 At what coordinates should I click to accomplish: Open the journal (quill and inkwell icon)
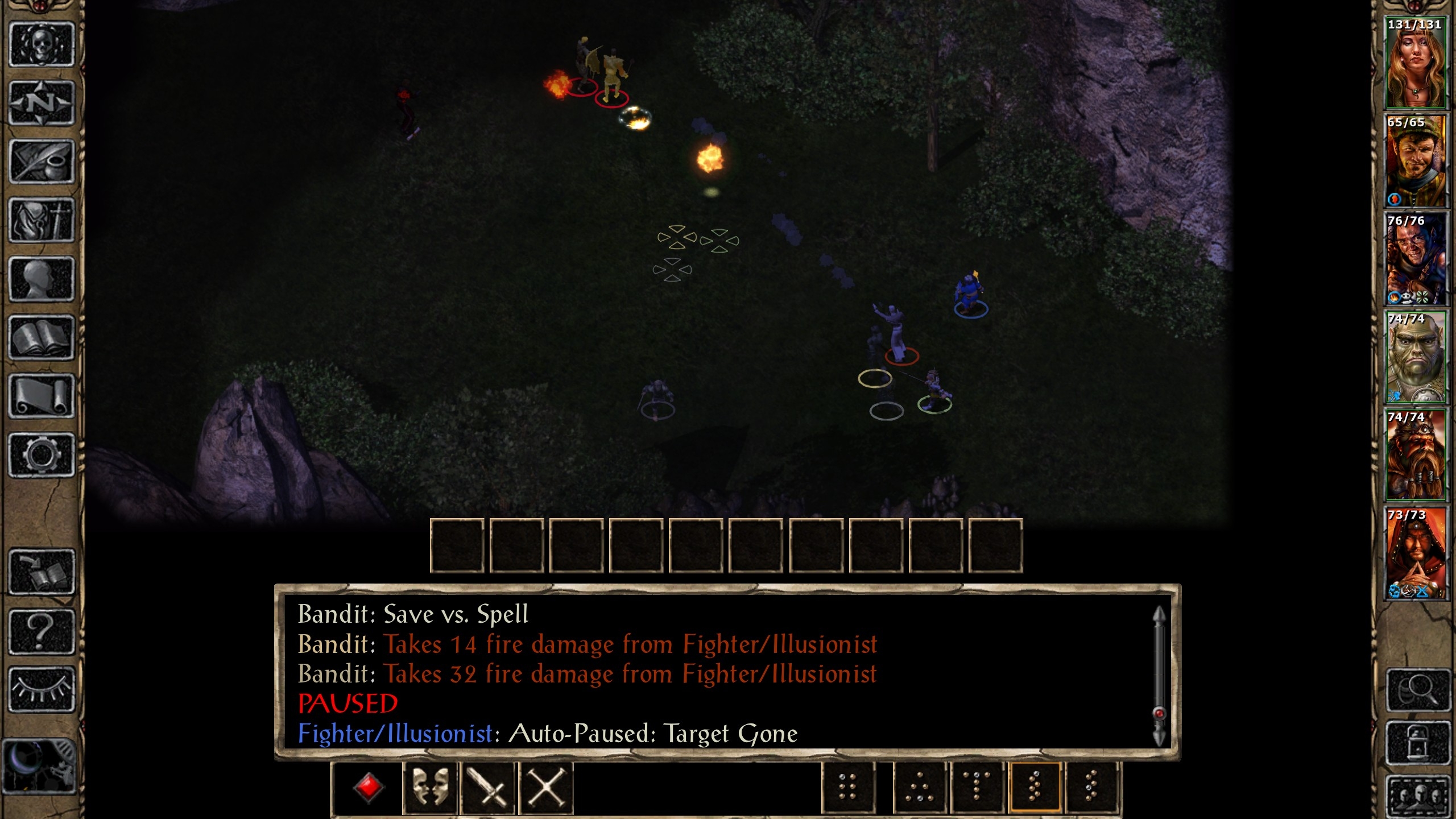(42, 162)
